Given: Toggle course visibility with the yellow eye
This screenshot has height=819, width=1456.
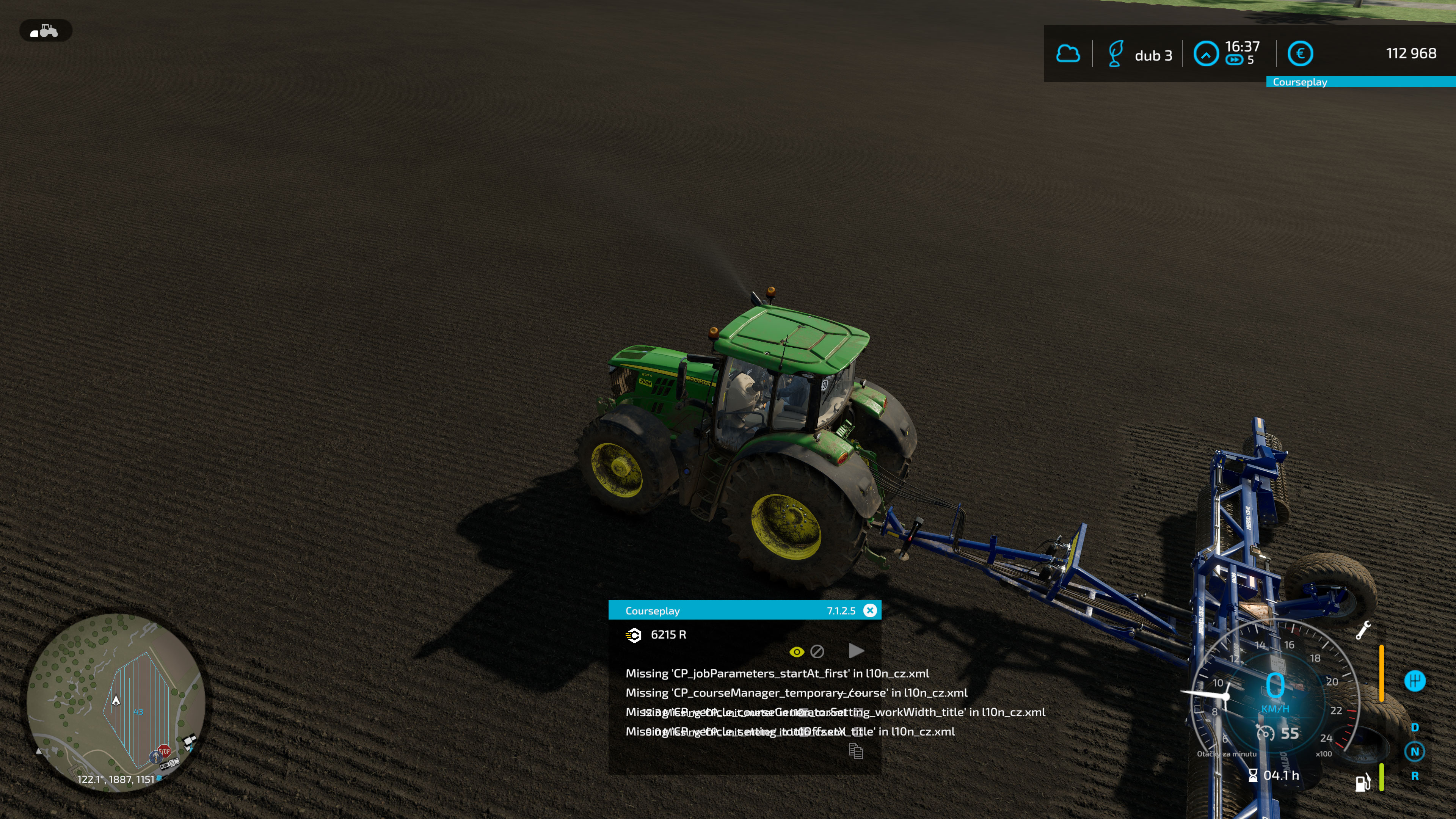Looking at the screenshot, I should click(796, 652).
